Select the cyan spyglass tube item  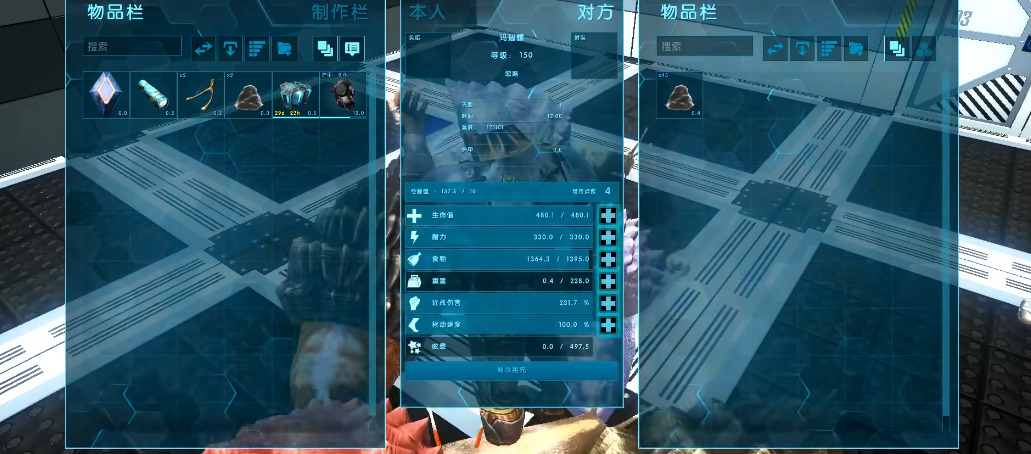pos(154,96)
